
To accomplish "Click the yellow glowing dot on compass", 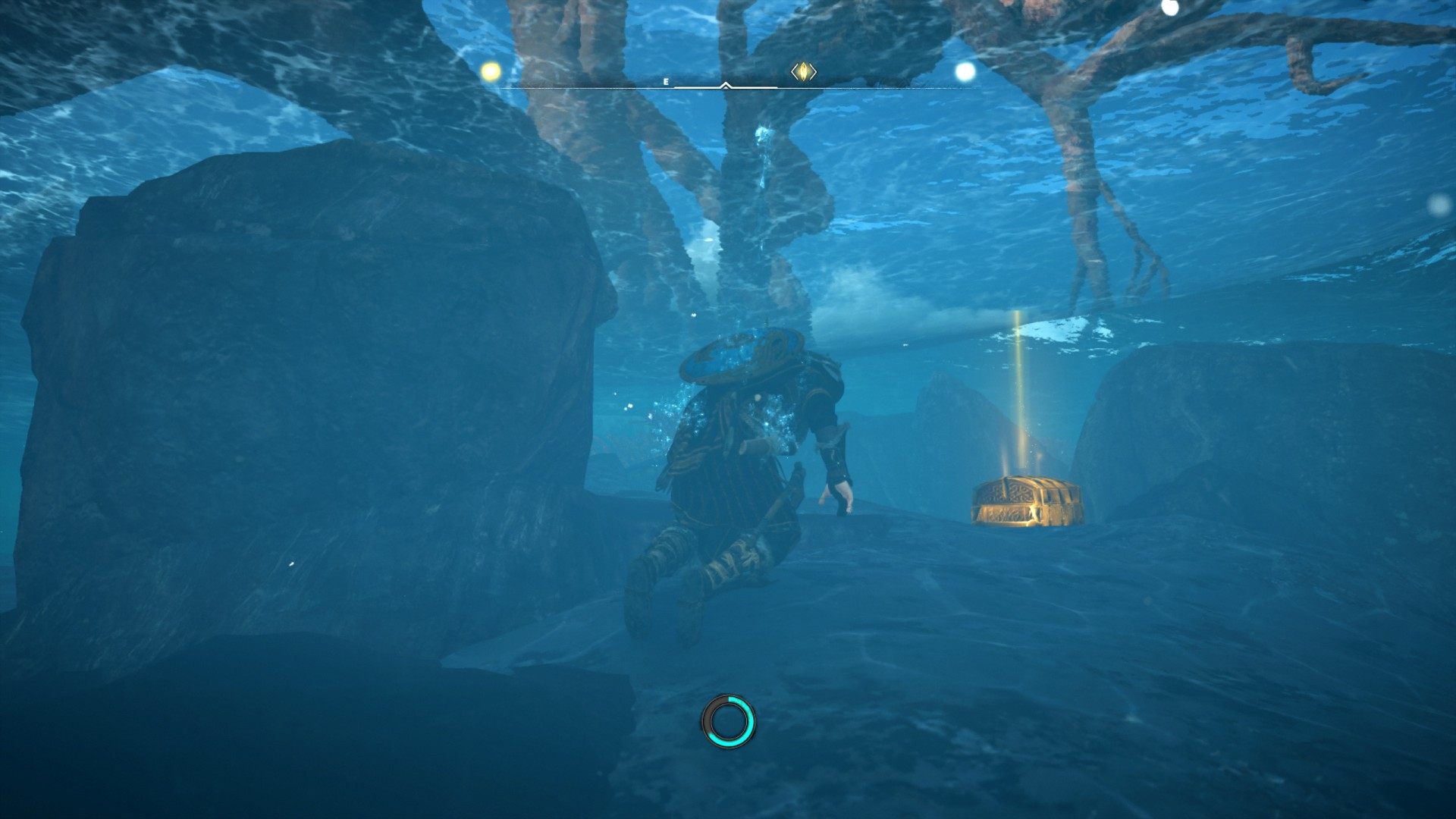I will (x=491, y=72).
